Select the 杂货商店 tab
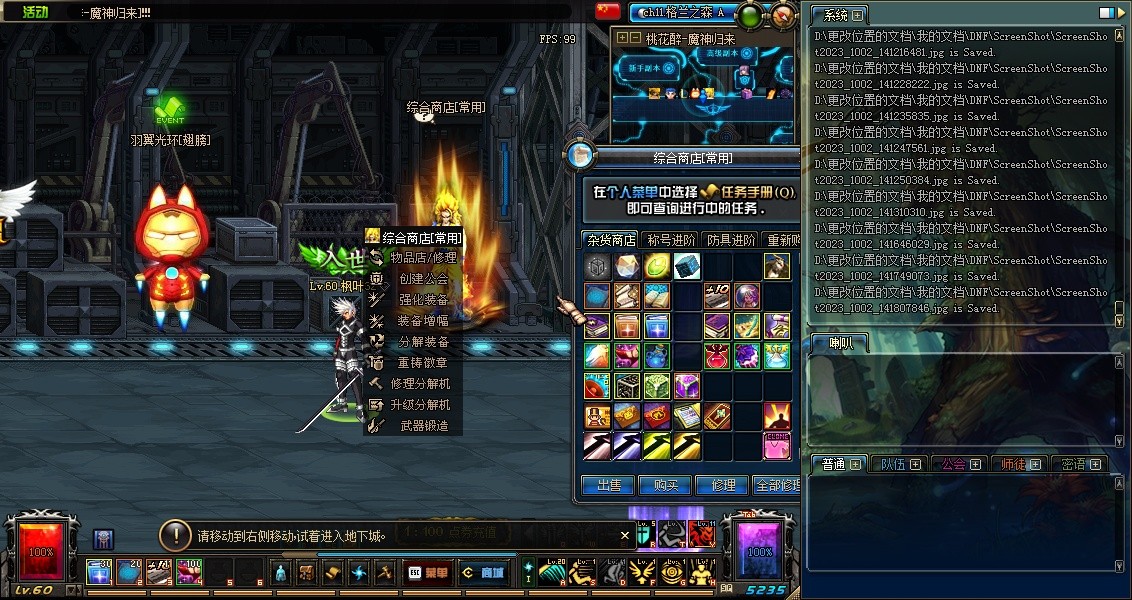Screen dimensions: 1132x600 pyautogui.click(x=611, y=240)
